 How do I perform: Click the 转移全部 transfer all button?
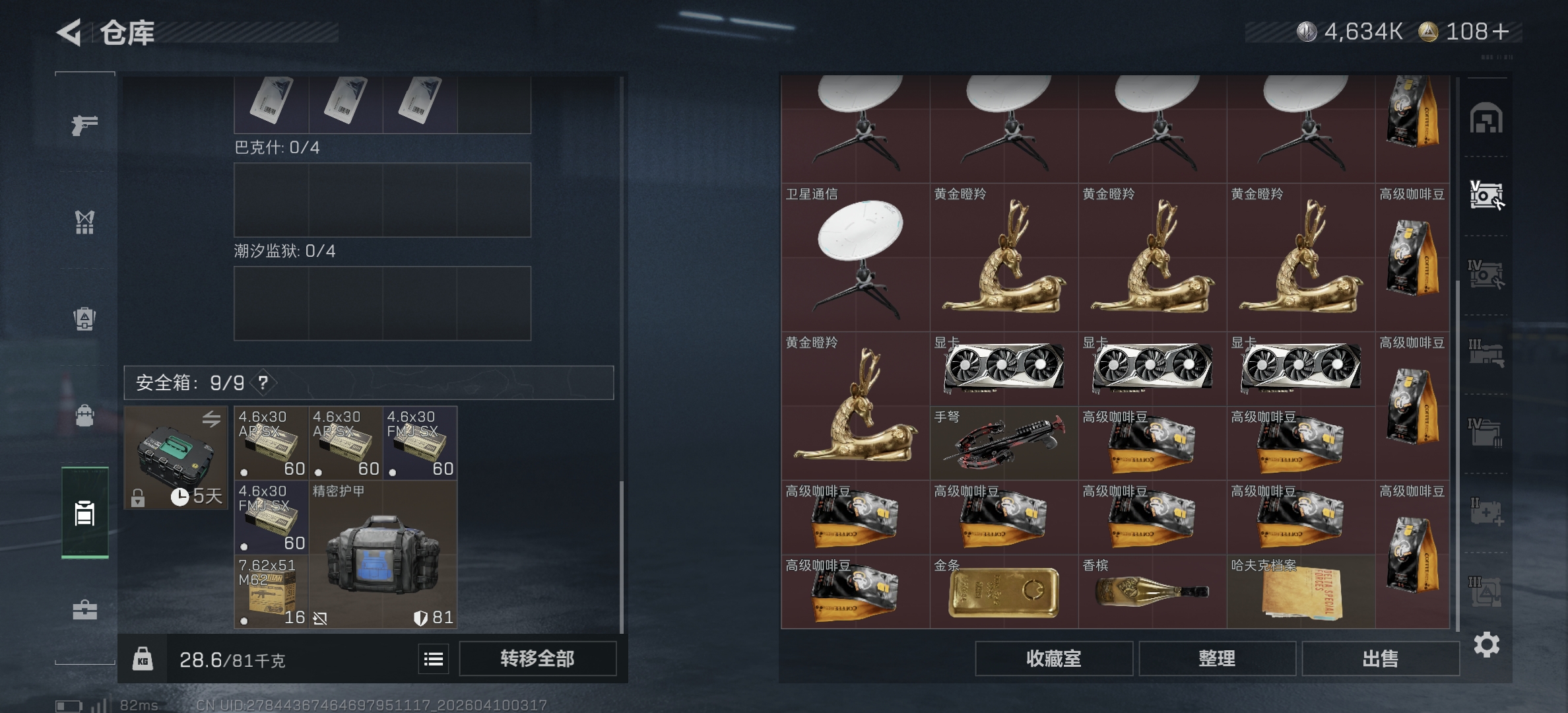coord(537,658)
